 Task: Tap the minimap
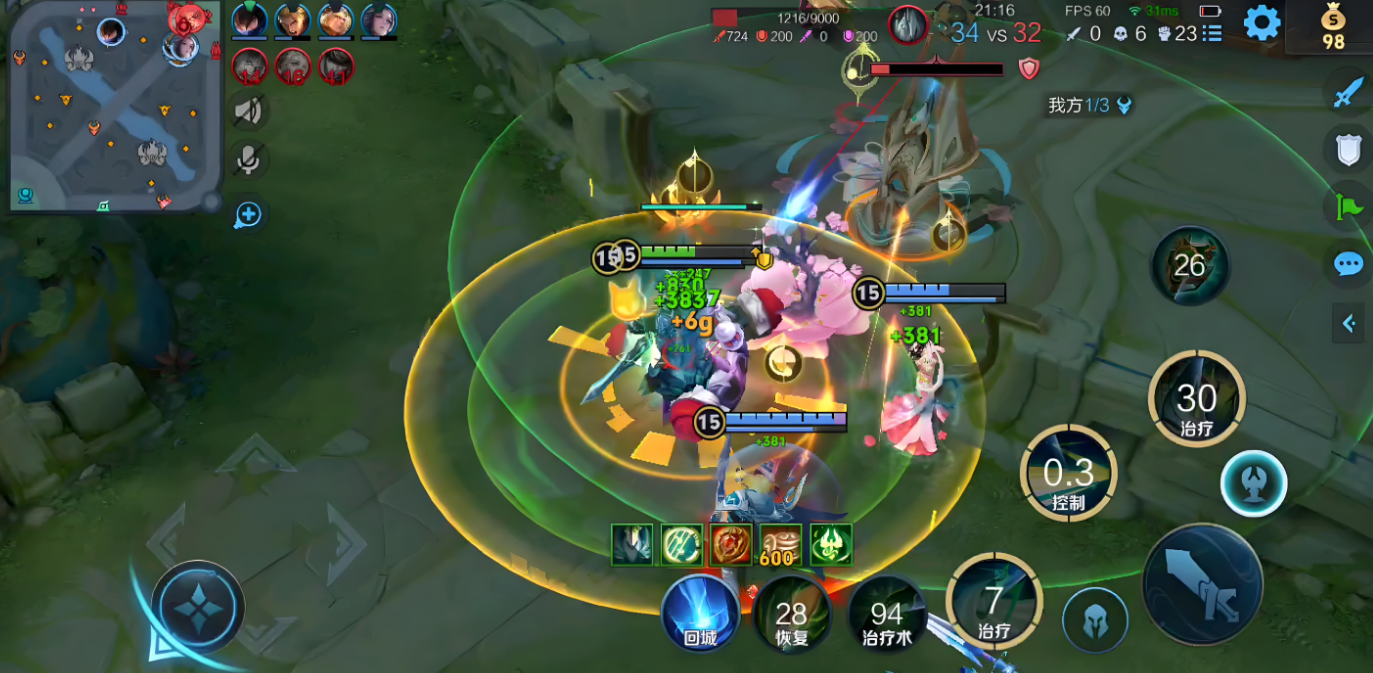116,105
